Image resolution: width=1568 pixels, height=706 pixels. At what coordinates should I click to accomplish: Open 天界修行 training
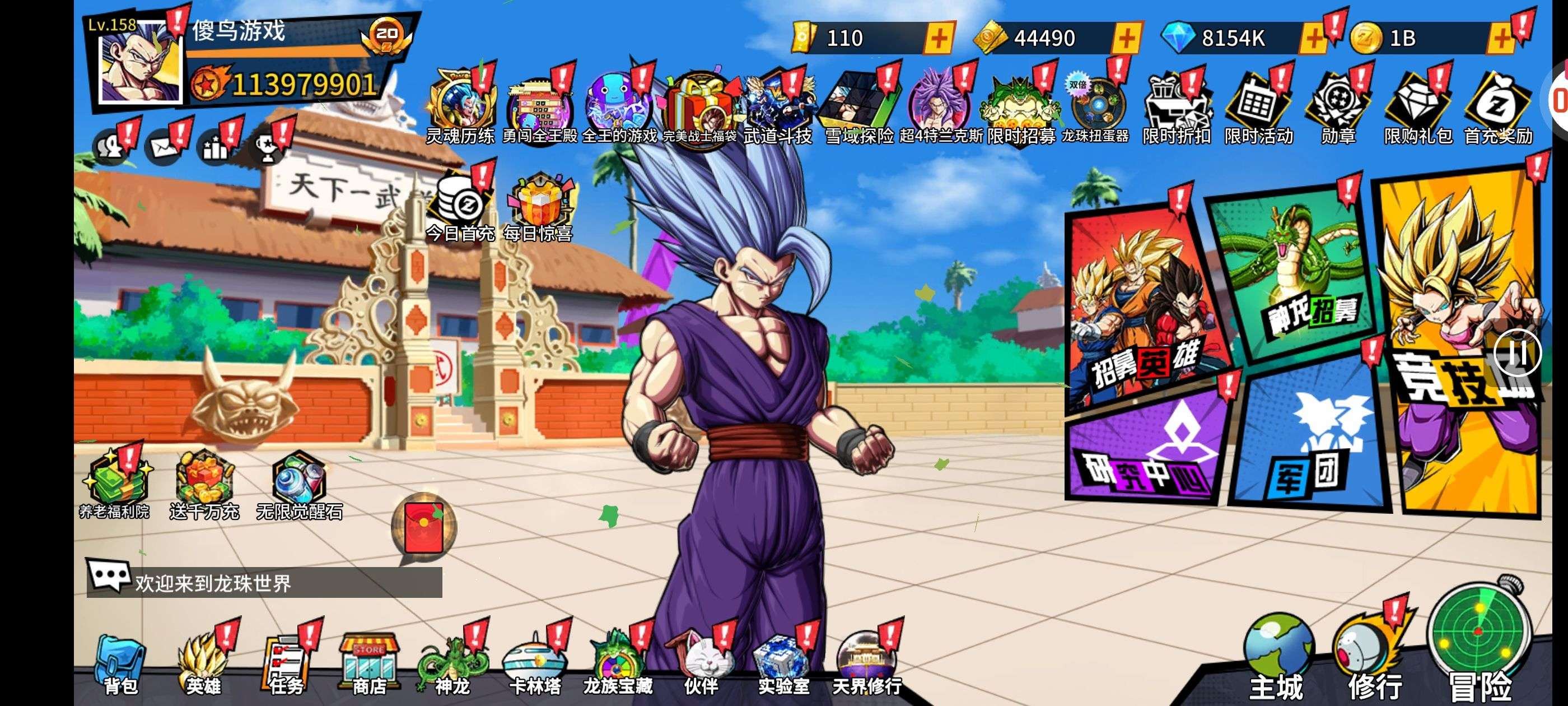[867, 665]
